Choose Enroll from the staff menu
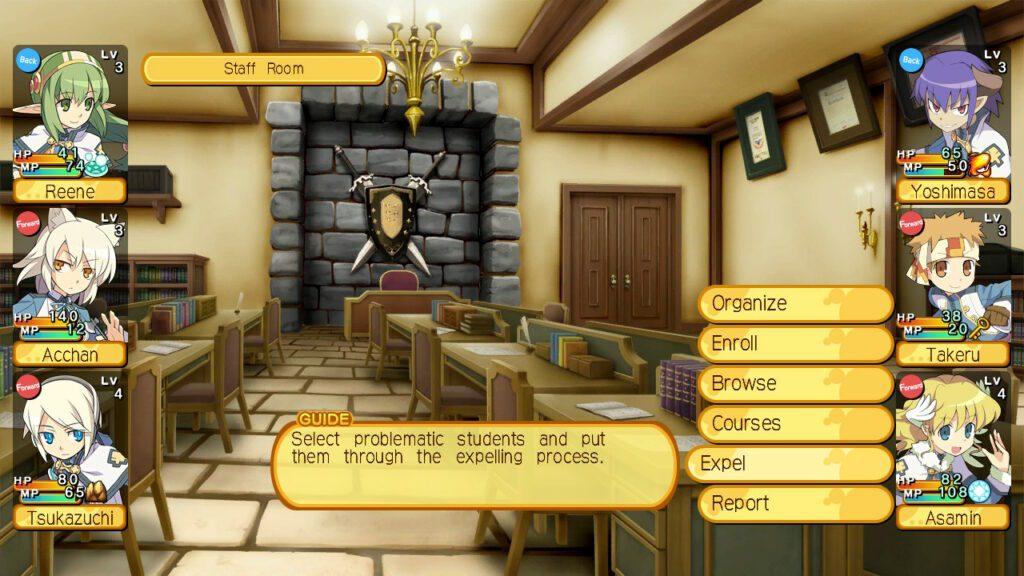 794,344
